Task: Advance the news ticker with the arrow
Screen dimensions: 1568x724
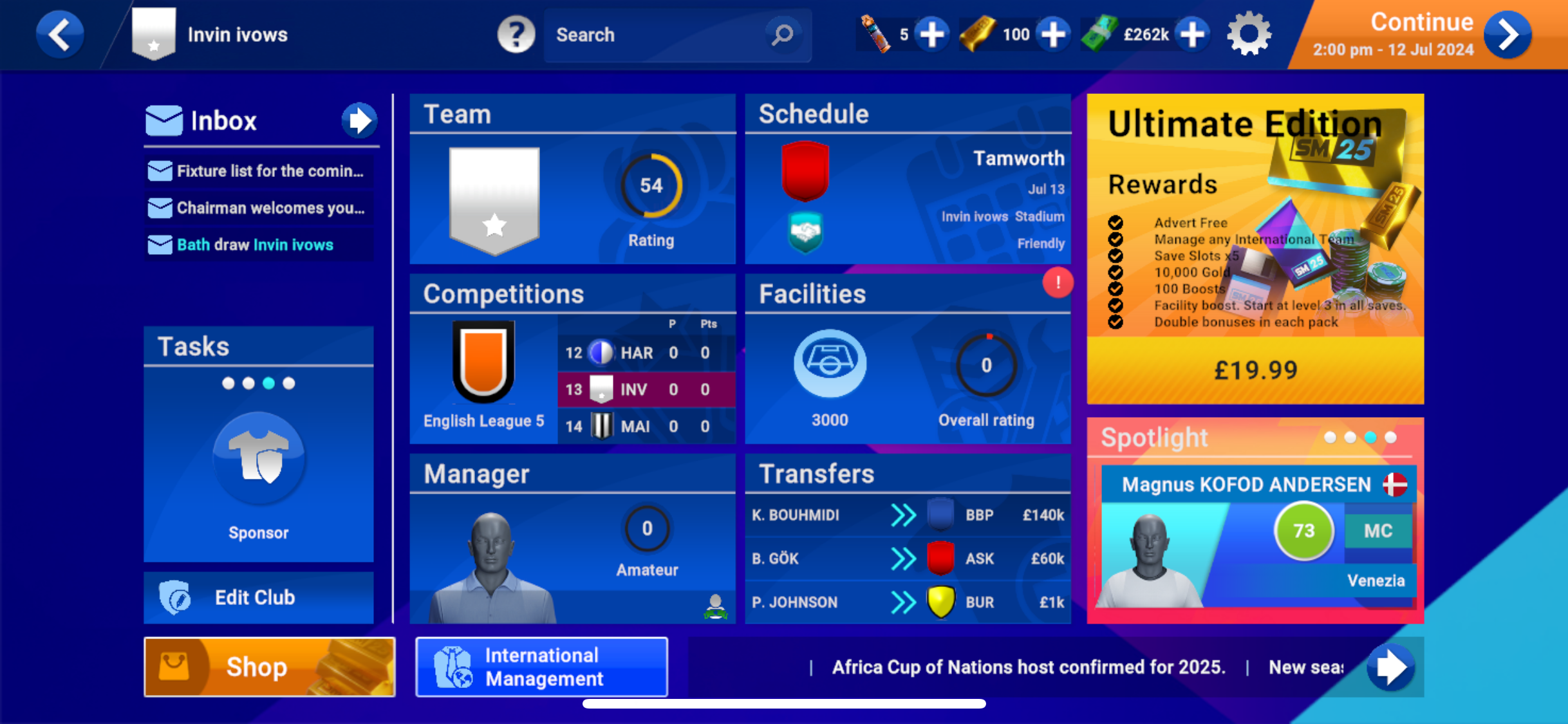Action: click(x=1390, y=667)
